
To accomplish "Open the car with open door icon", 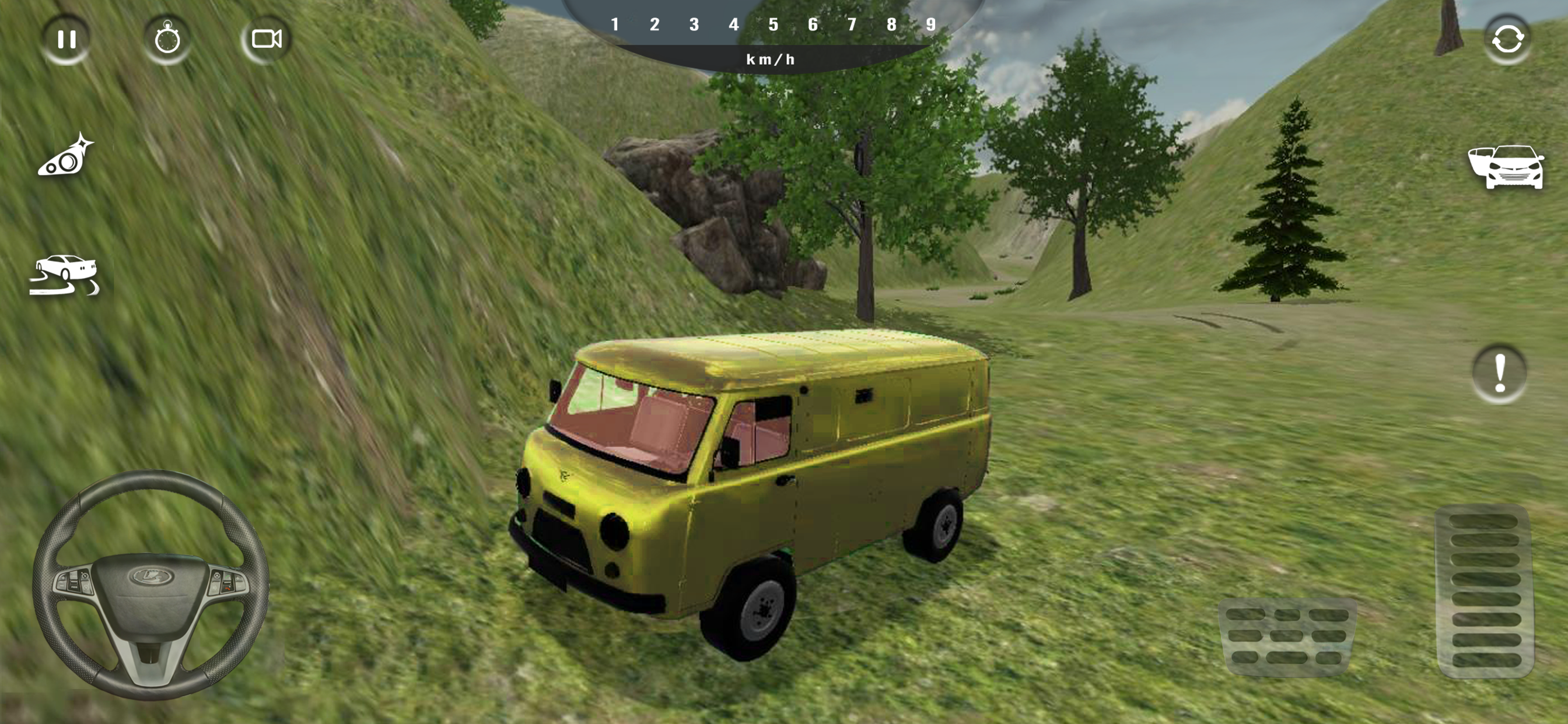I will (x=1506, y=167).
